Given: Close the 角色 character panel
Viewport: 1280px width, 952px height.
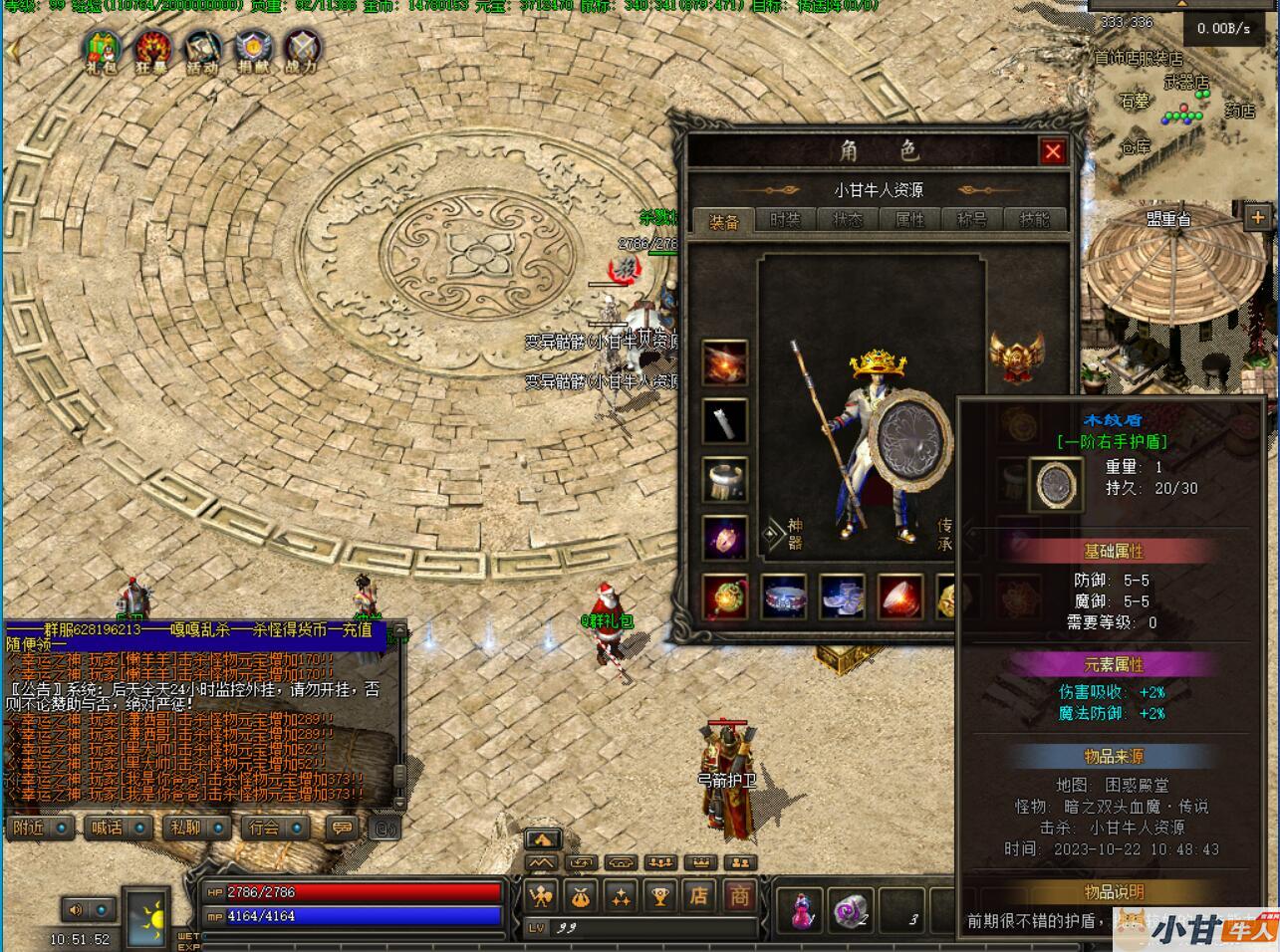Looking at the screenshot, I should click(1052, 151).
